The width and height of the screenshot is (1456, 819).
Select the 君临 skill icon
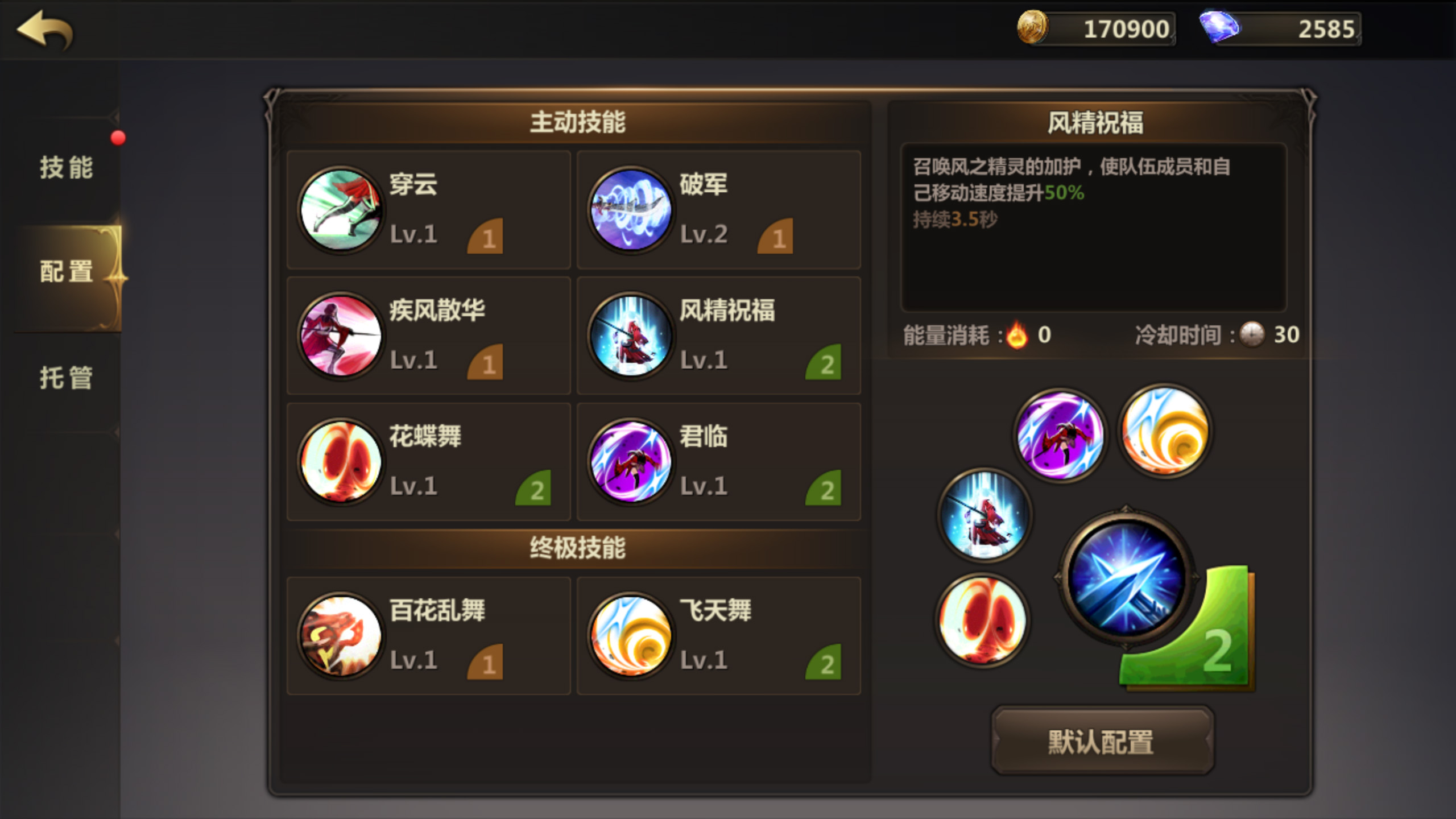pyautogui.click(x=629, y=462)
